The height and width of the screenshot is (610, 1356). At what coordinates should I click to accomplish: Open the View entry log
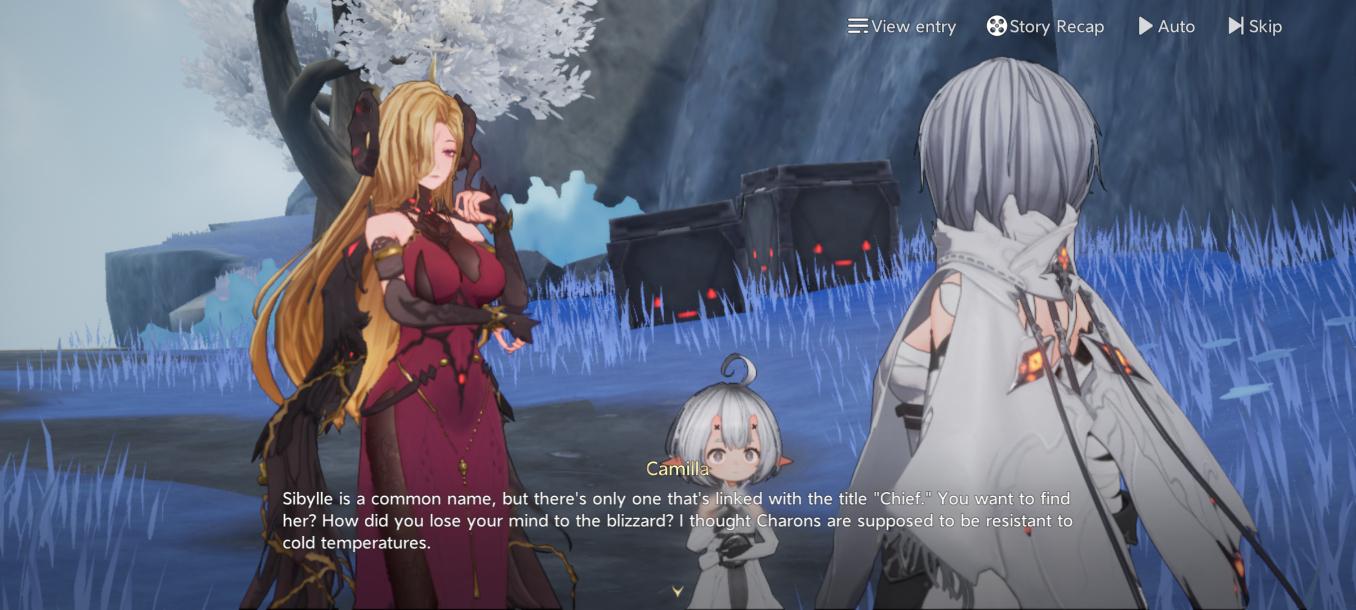tap(901, 27)
